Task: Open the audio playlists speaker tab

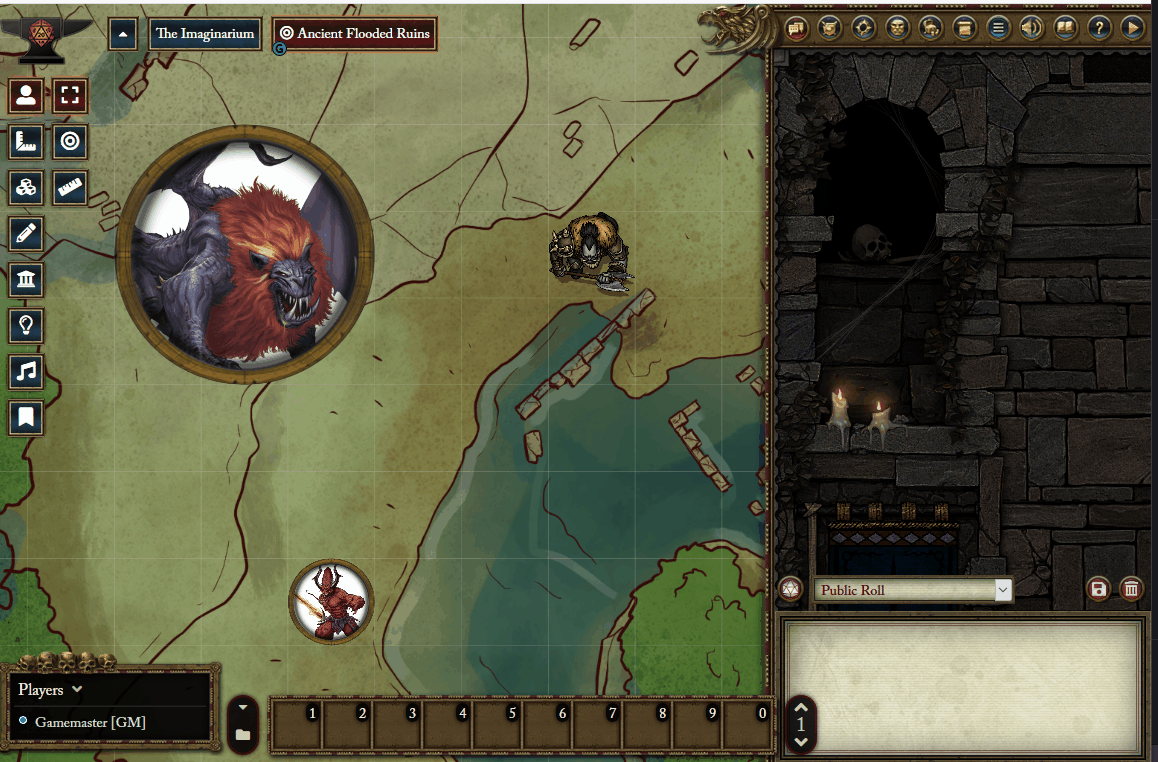Action: coord(1031,28)
